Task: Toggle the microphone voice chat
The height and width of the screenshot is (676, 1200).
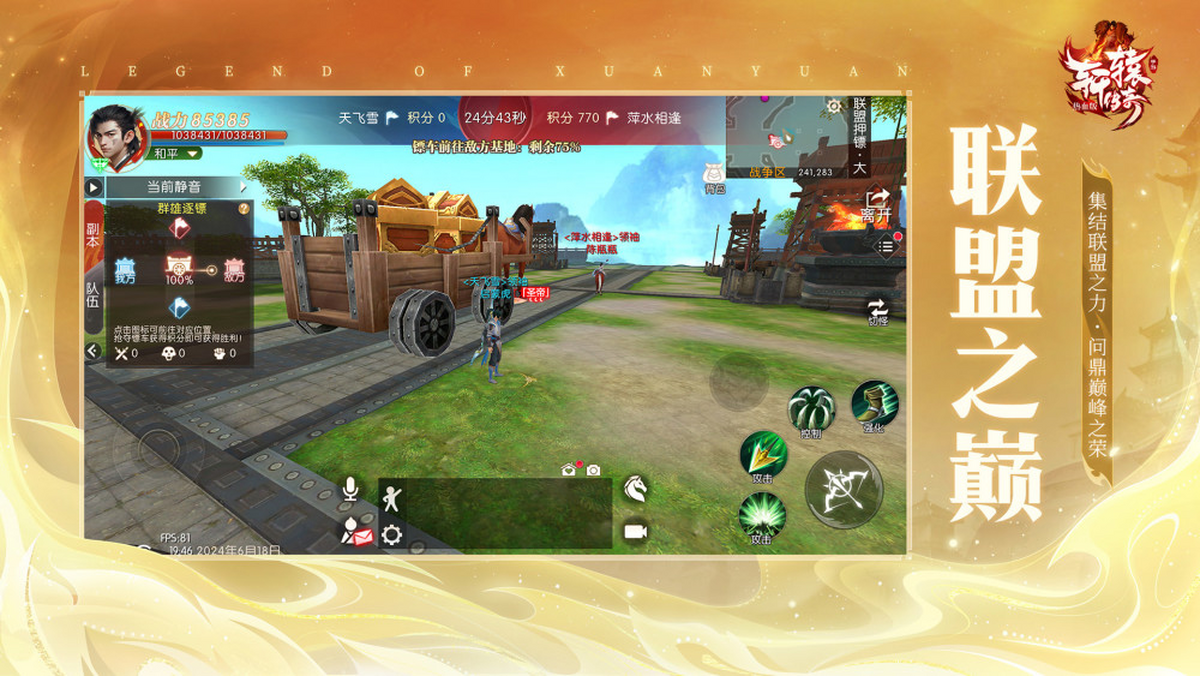Action: 350,489
